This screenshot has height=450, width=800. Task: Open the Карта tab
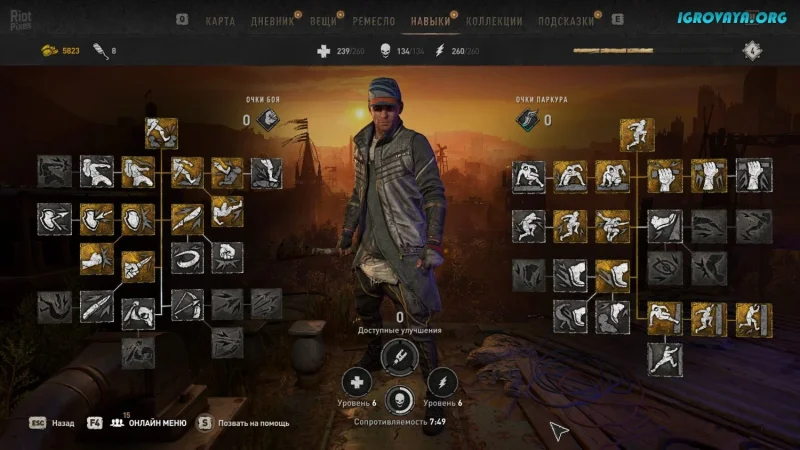(x=220, y=20)
